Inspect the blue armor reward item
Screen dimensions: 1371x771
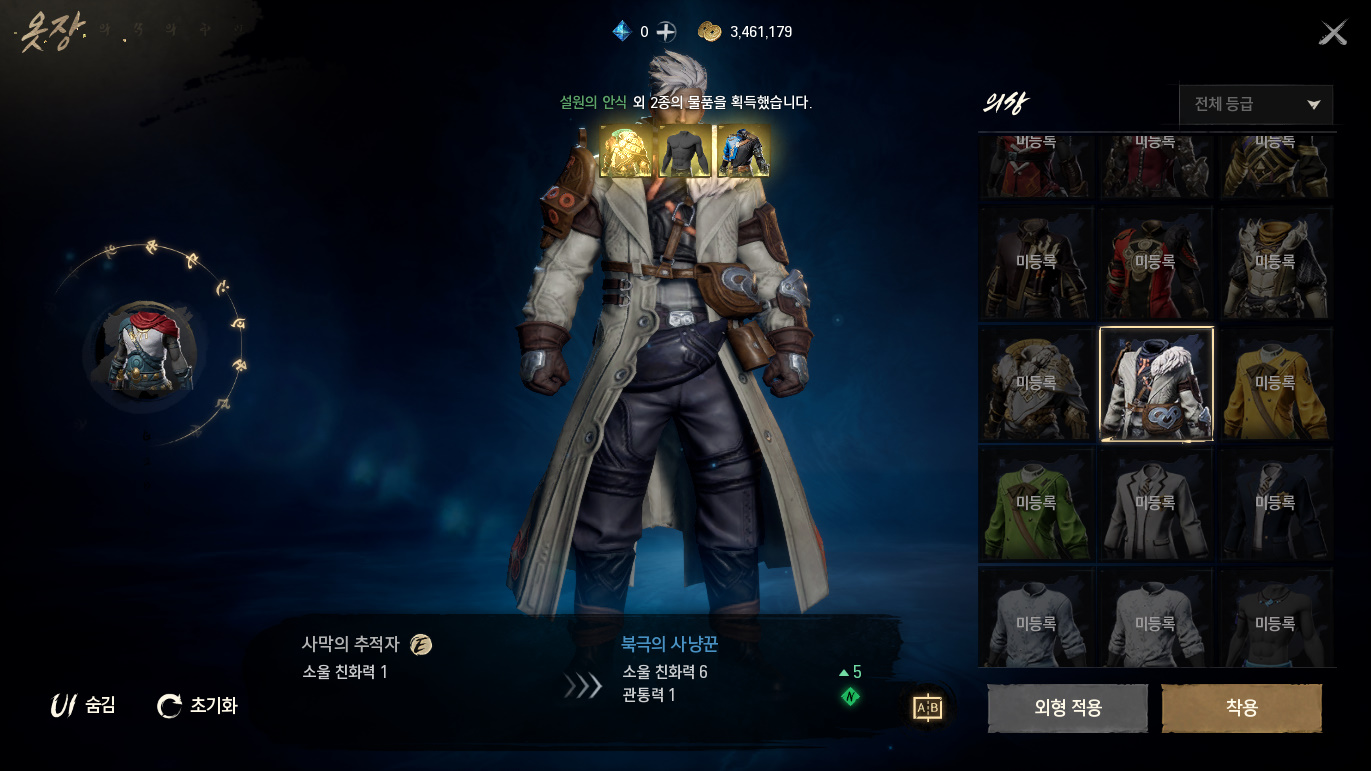pos(743,151)
